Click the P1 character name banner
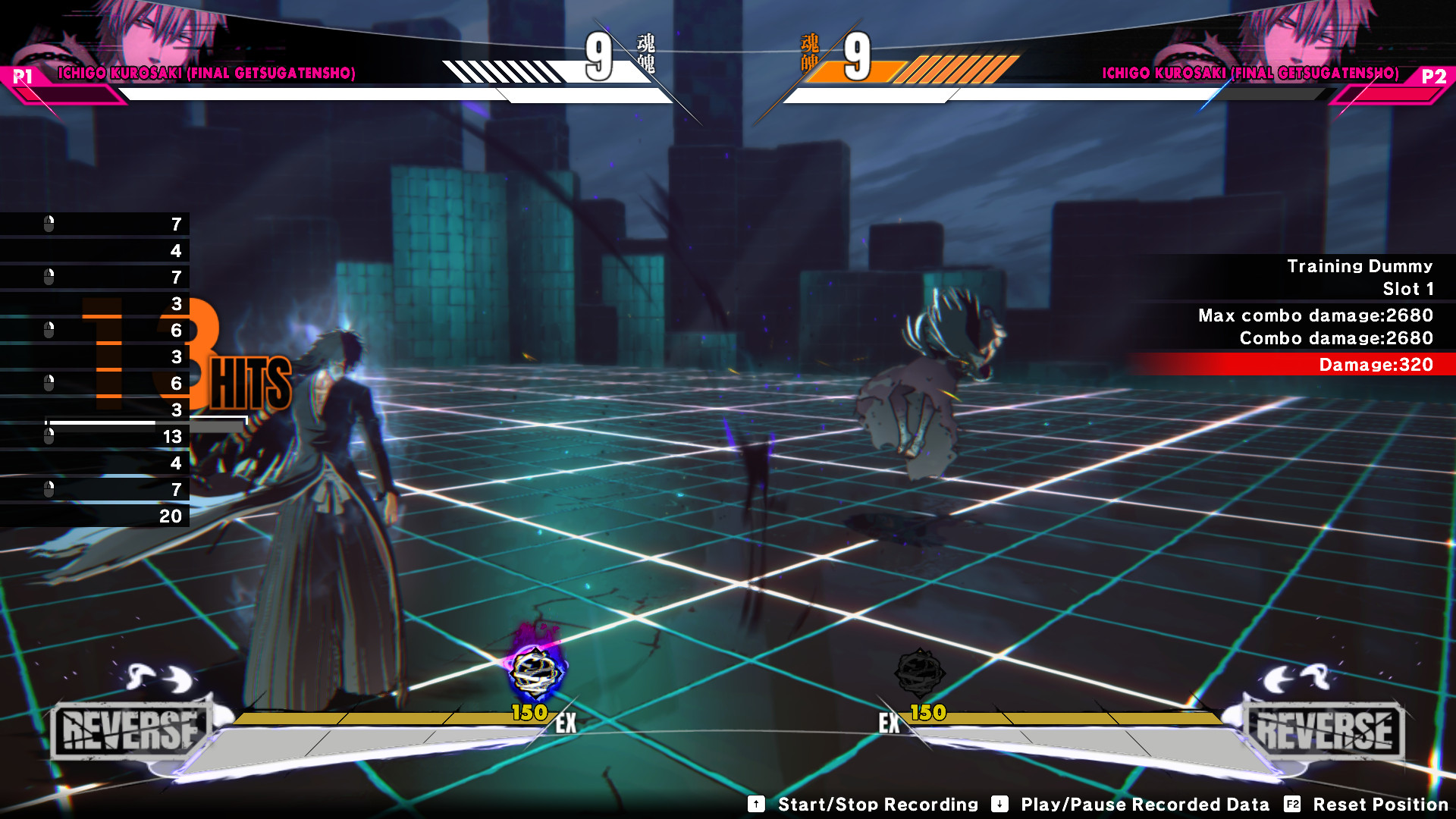The image size is (1456, 819). point(206,74)
